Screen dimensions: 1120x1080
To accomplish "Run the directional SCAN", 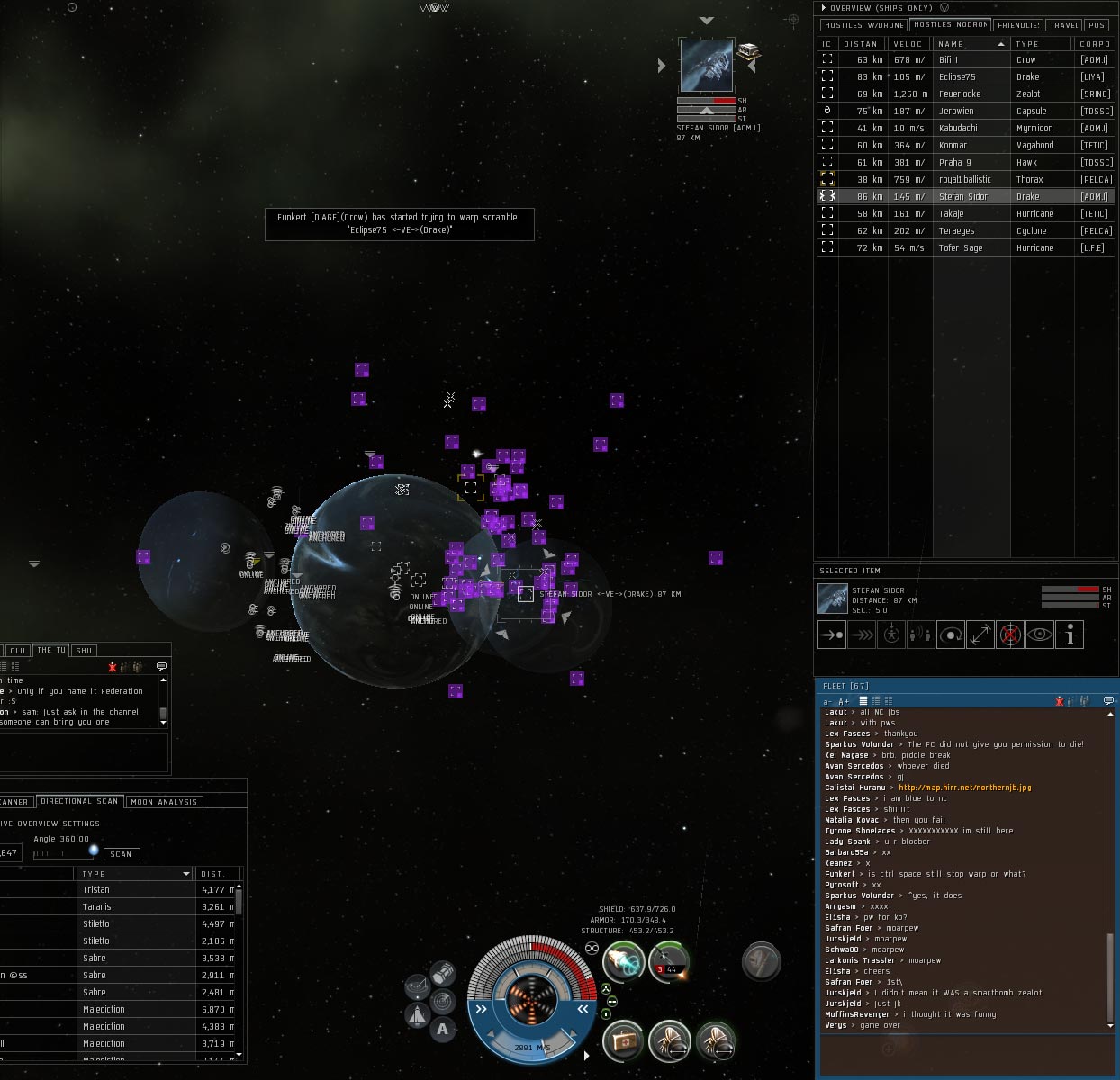I will (122, 854).
